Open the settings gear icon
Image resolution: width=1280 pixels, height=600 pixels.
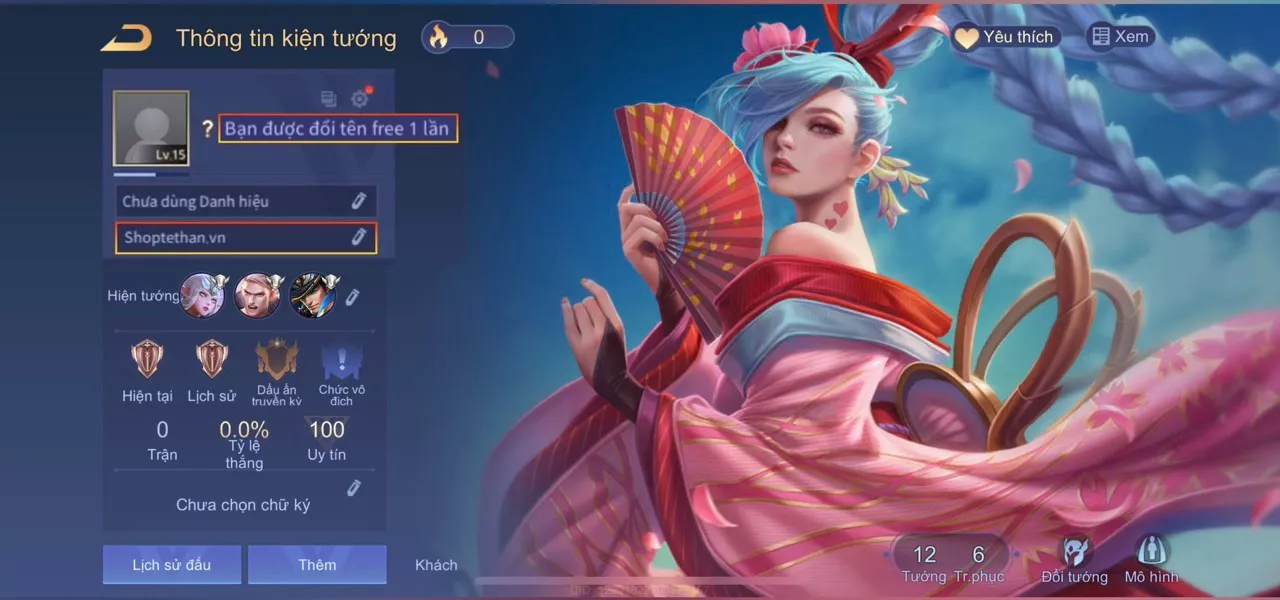click(x=360, y=99)
